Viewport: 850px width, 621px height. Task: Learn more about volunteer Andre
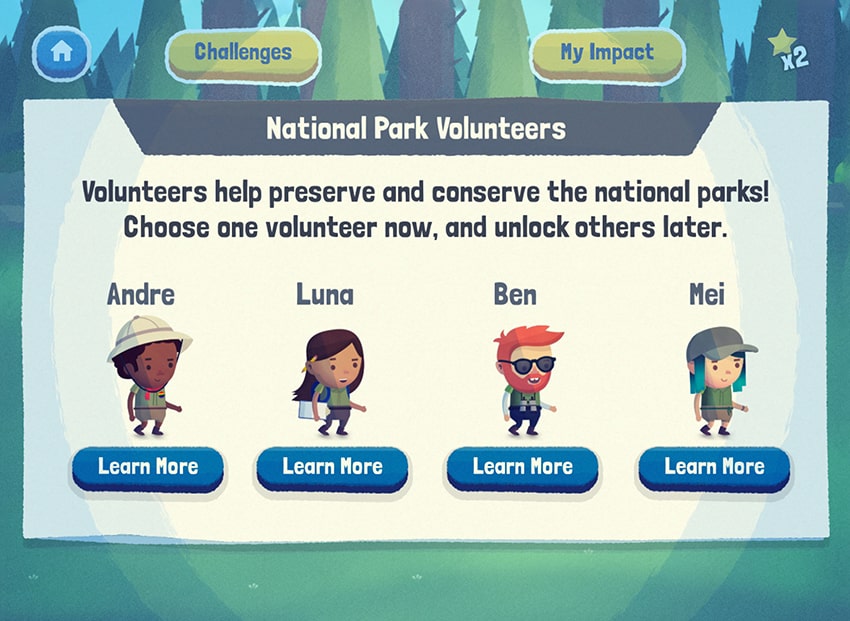tap(148, 467)
